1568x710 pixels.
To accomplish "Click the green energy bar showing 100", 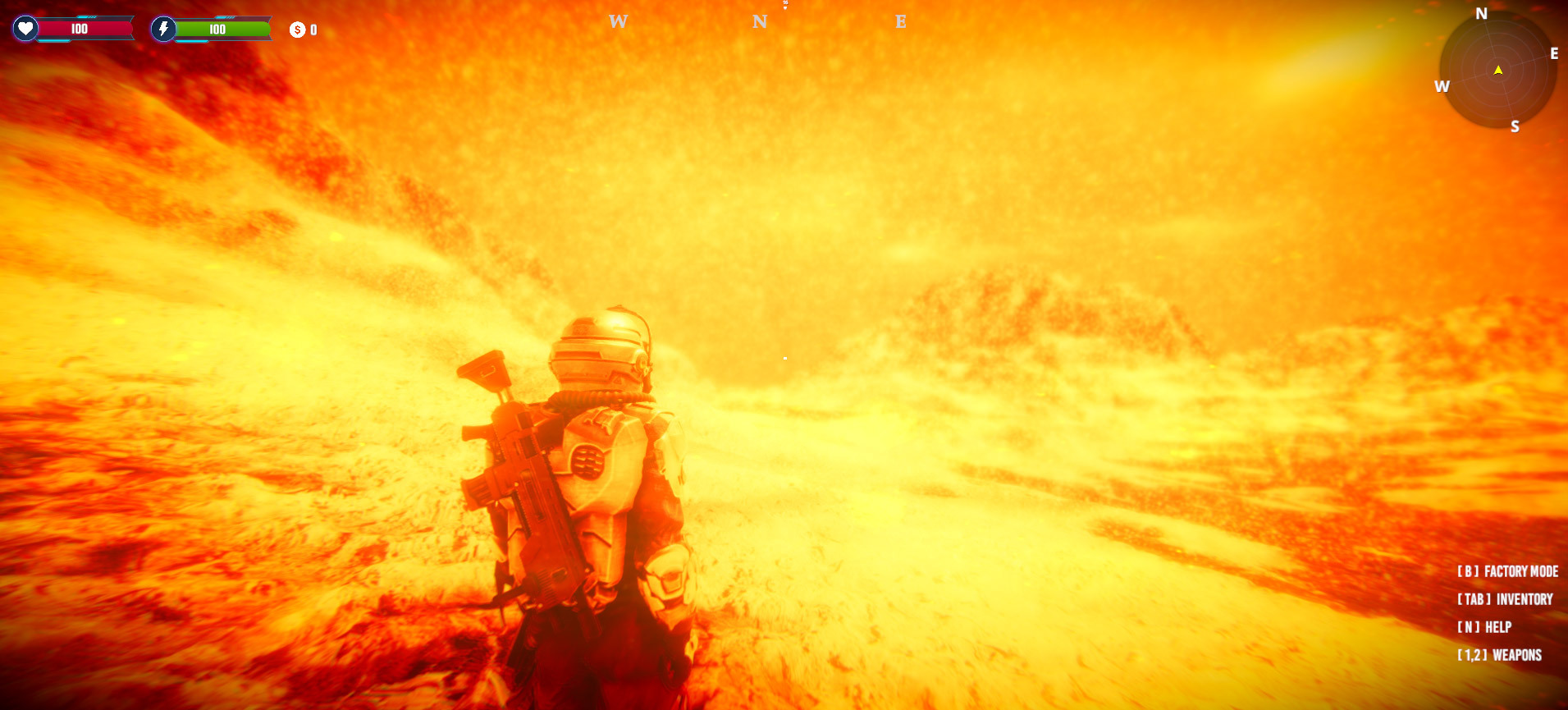I will coord(219,28).
